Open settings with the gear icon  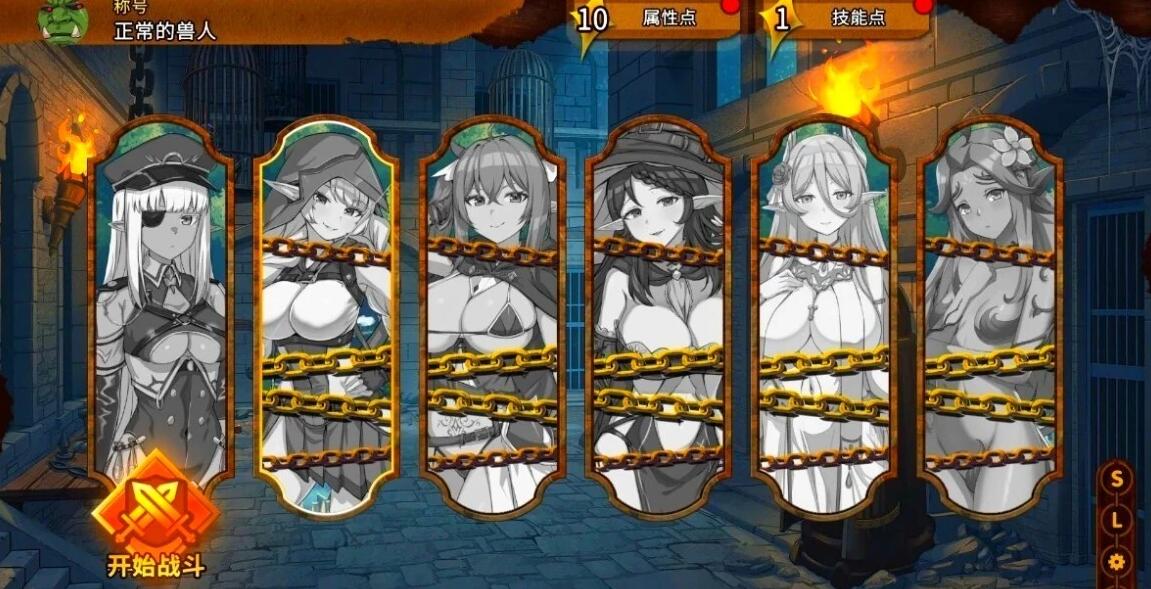[x=1117, y=561]
